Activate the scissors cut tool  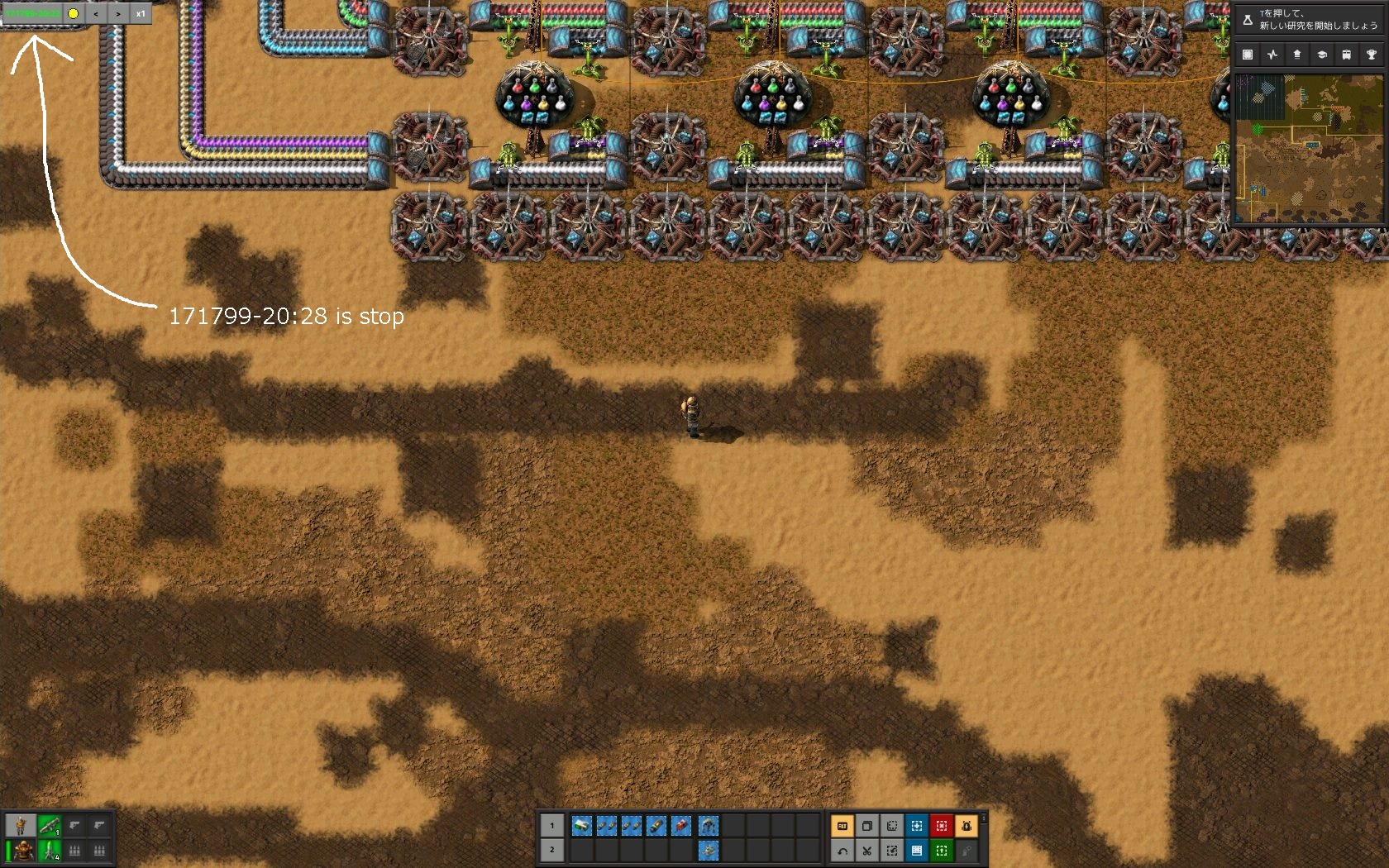point(867,850)
